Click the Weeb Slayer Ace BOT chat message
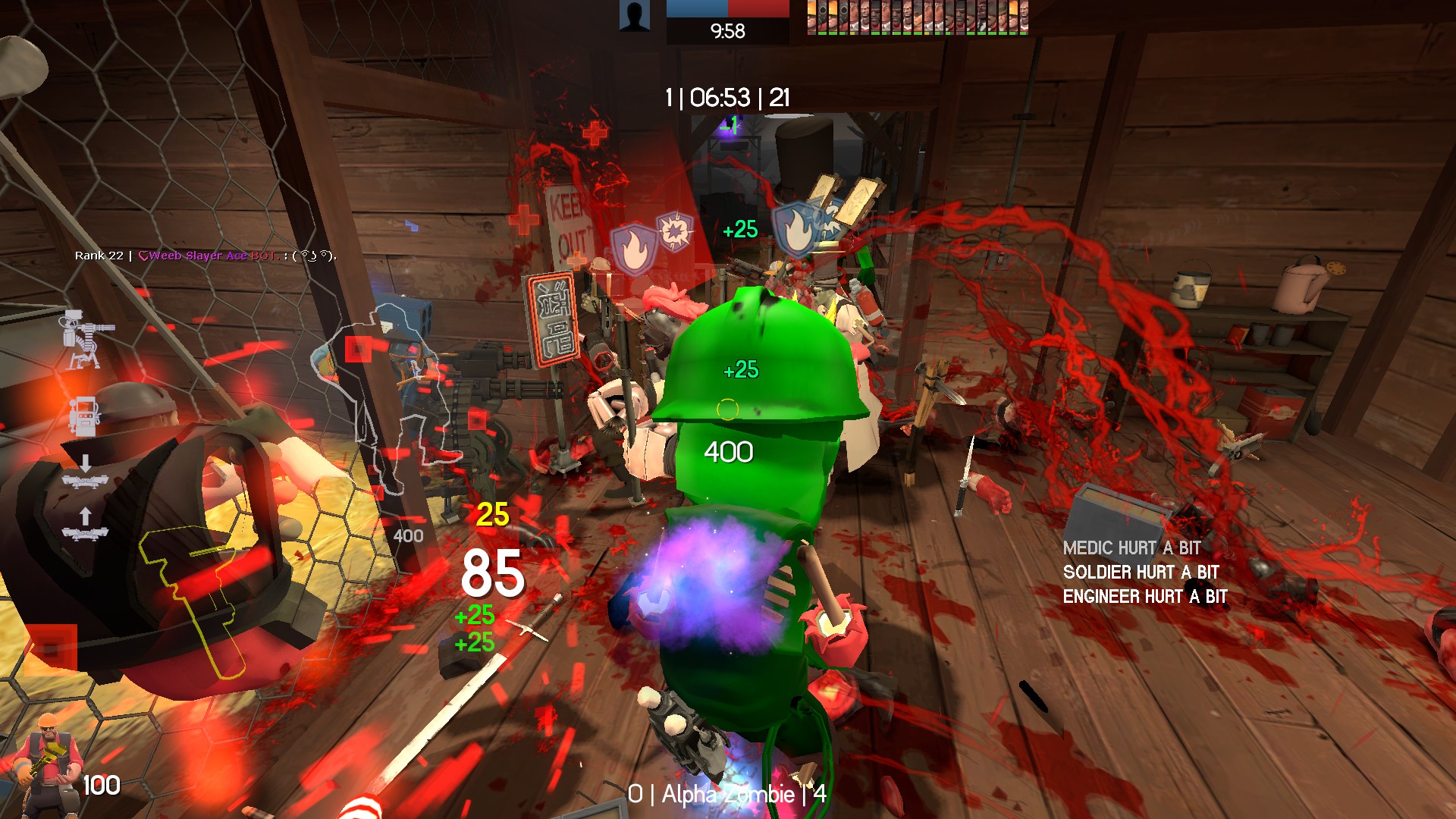Viewport: 1456px width, 819px height. [206, 256]
